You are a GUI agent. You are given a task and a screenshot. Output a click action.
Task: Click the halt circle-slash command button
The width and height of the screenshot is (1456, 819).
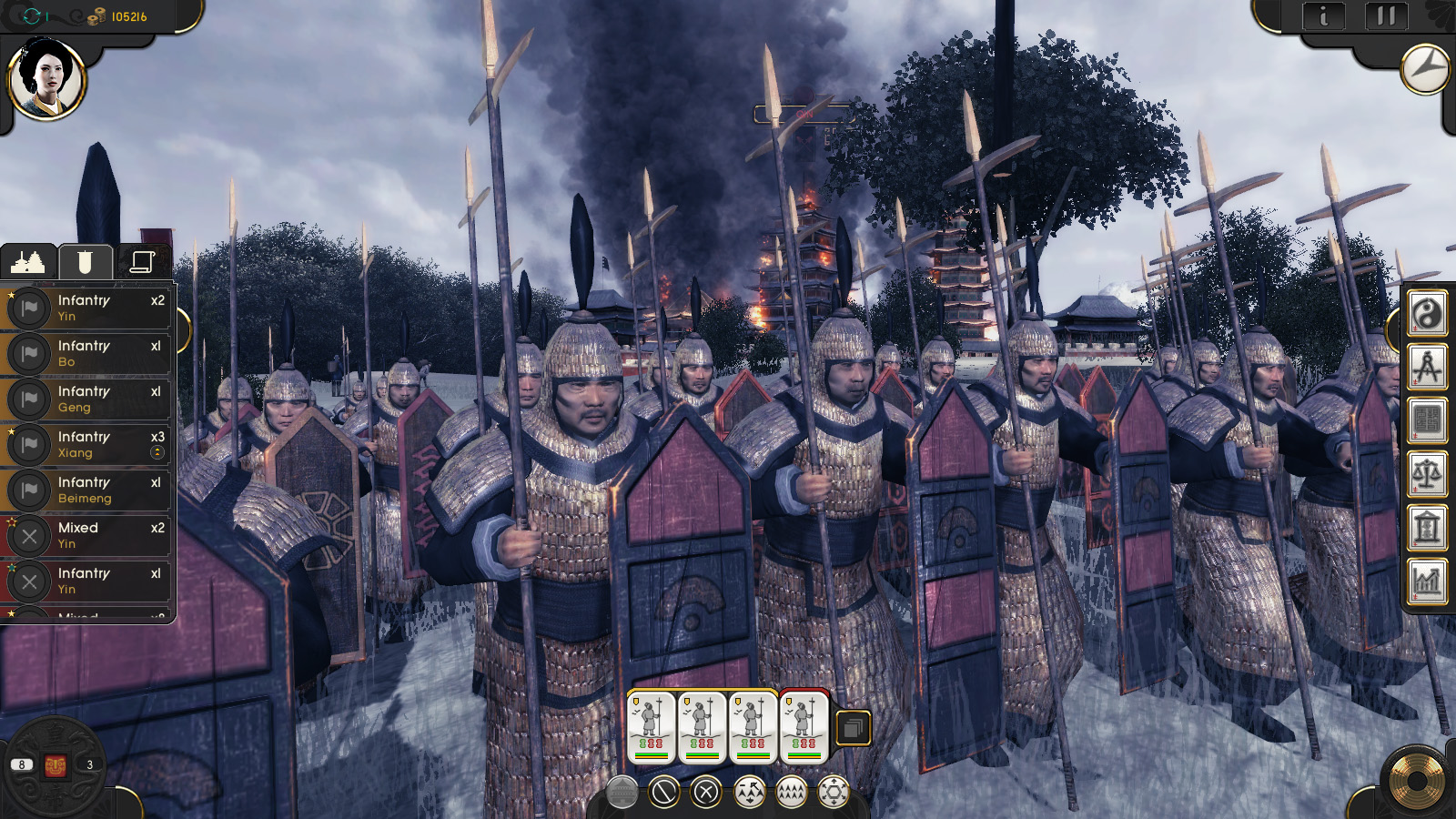coord(663,794)
